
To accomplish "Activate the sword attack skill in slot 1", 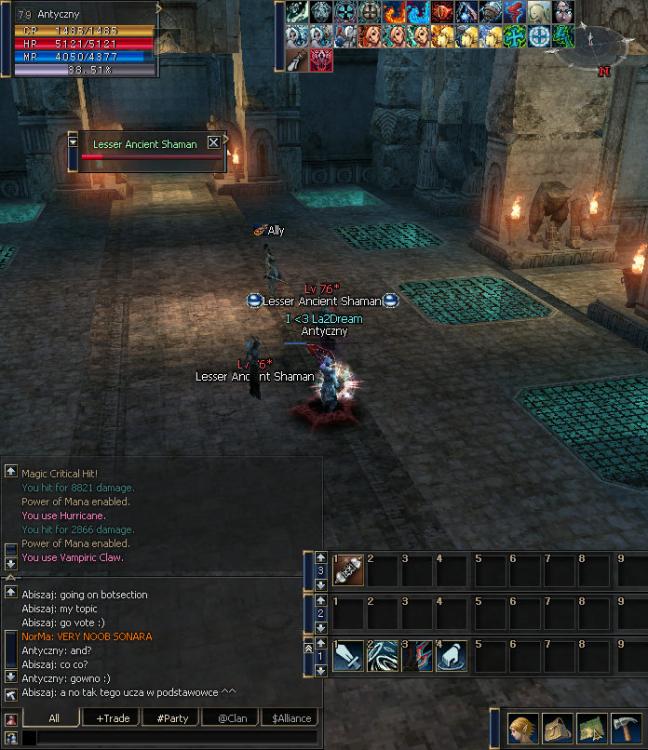I will [348, 655].
